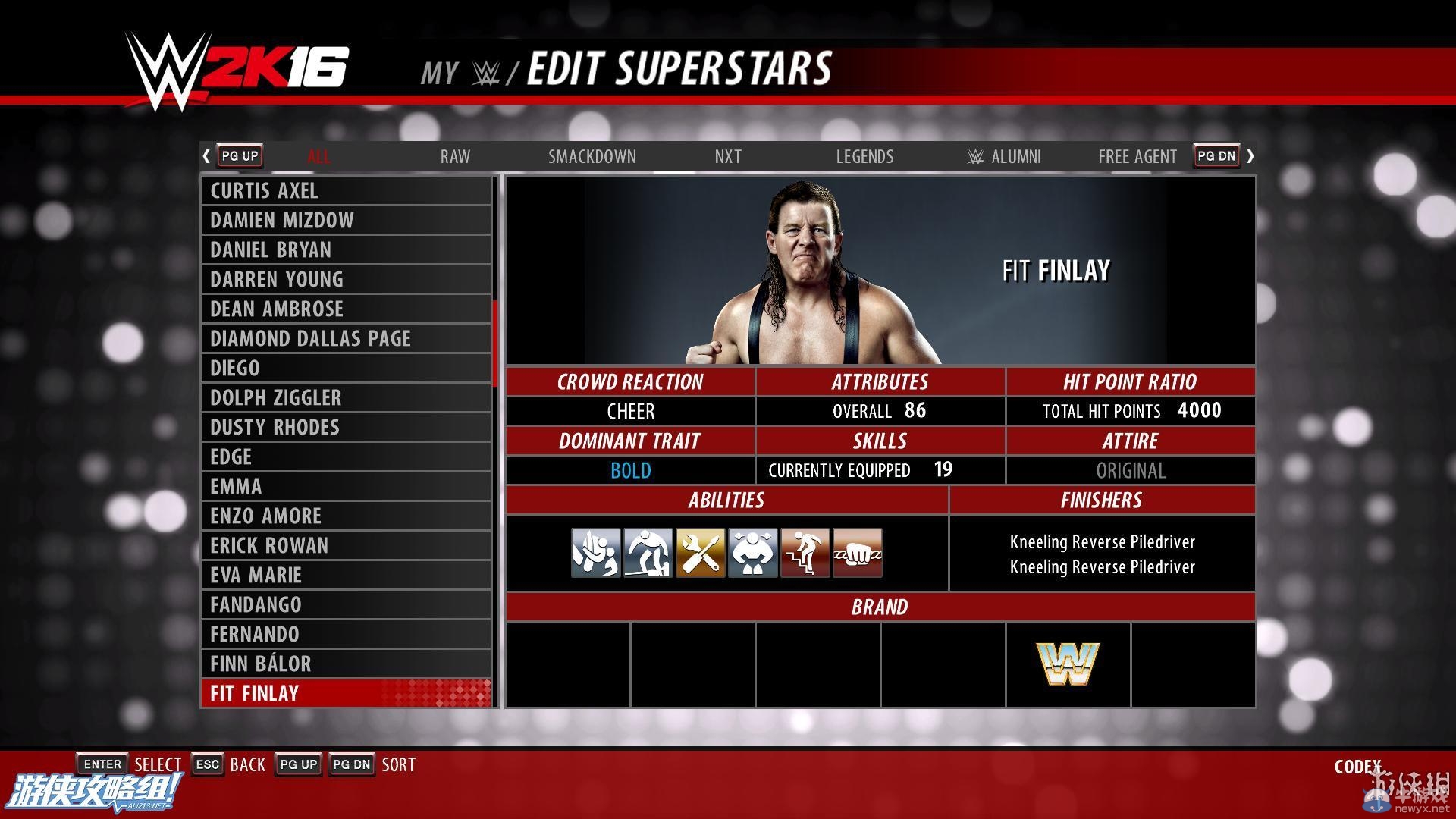Toggle crowd reaction from CHEER
The width and height of the screenshot is (1456, 819).
coord(630,411)
